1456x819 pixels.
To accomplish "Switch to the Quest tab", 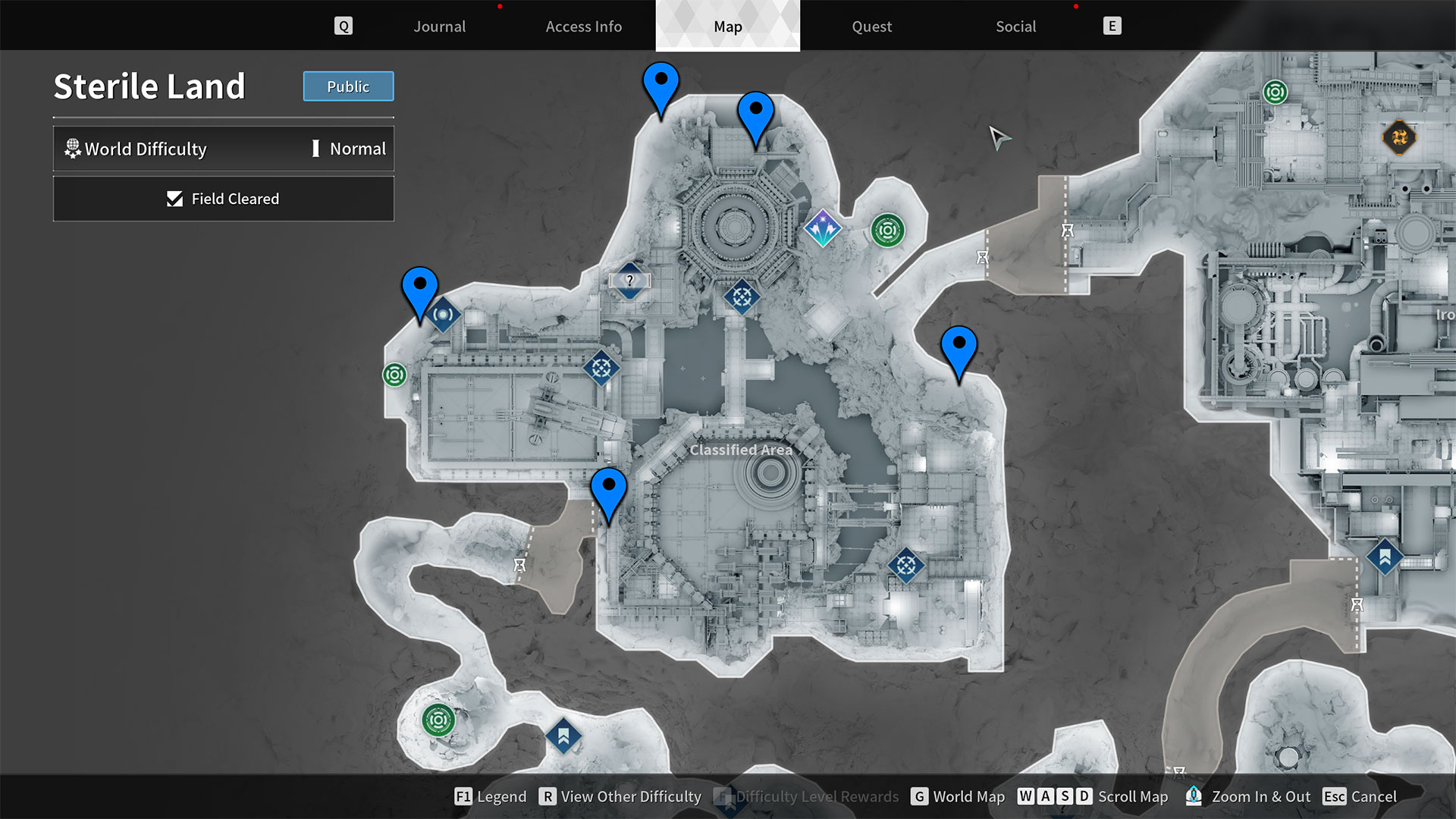I will [871, 26].
